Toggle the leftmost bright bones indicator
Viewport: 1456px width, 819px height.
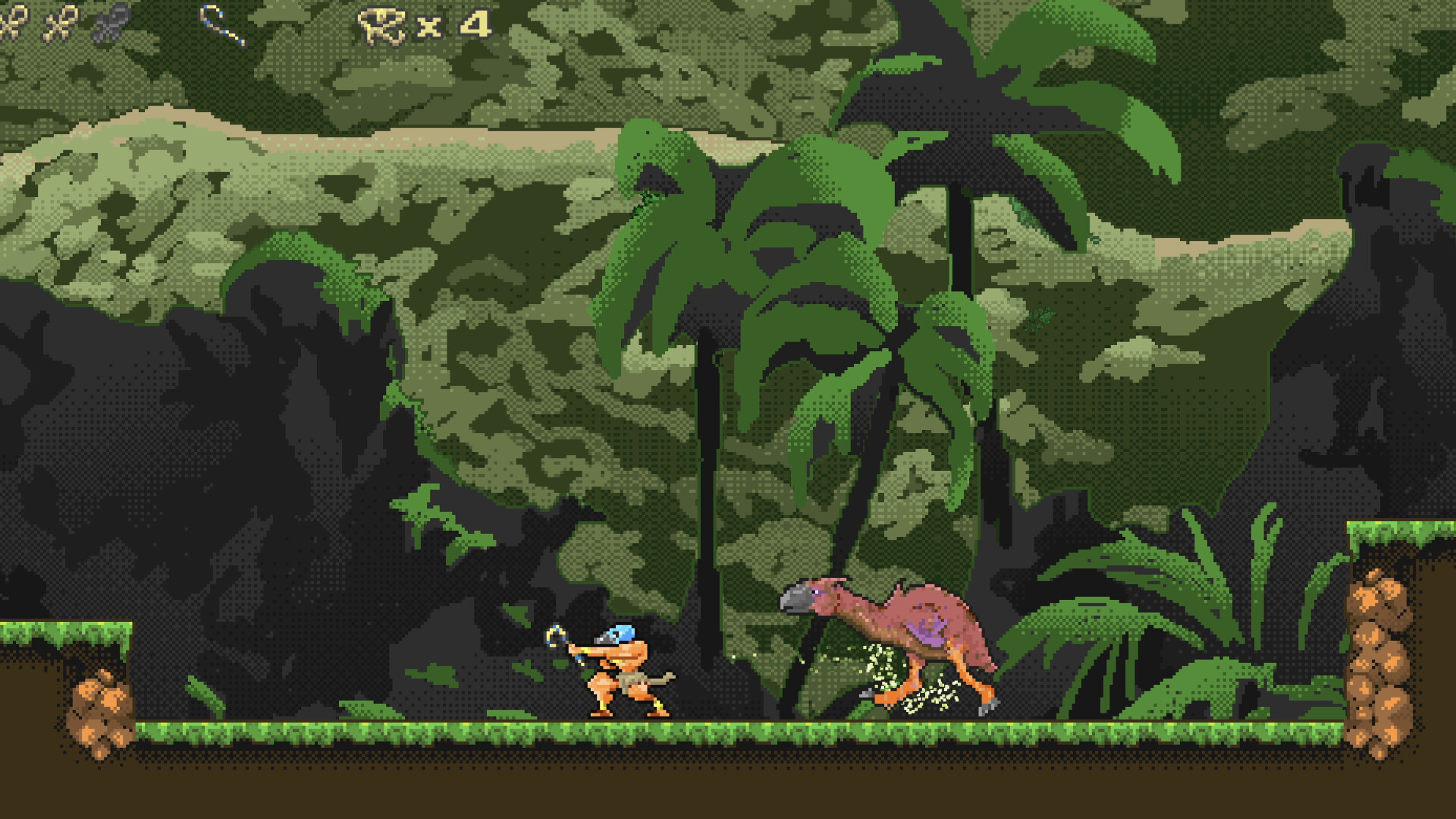tap(14, 23)
